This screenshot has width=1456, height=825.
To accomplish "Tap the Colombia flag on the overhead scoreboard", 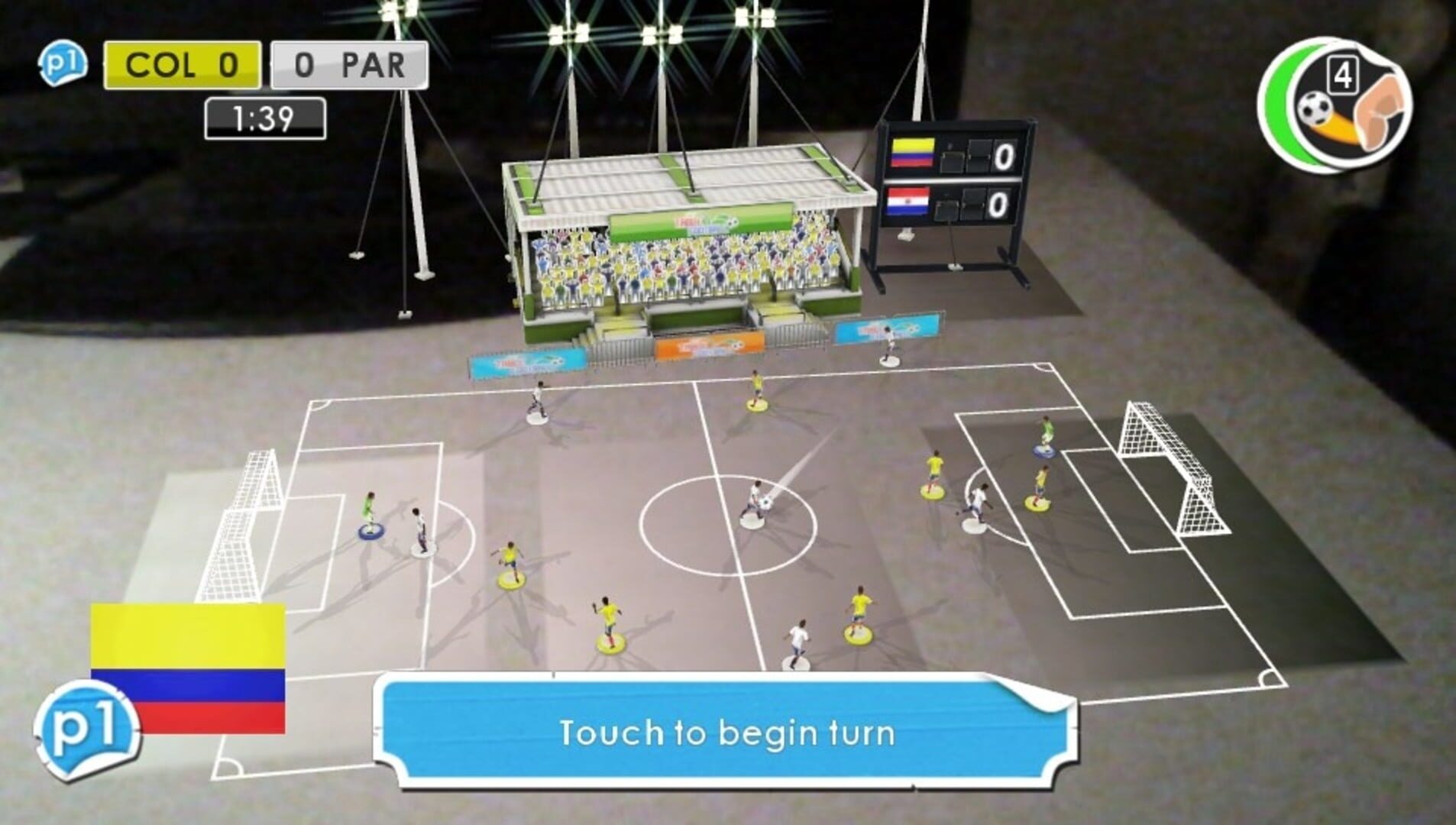I will click(x=914, y=153).
